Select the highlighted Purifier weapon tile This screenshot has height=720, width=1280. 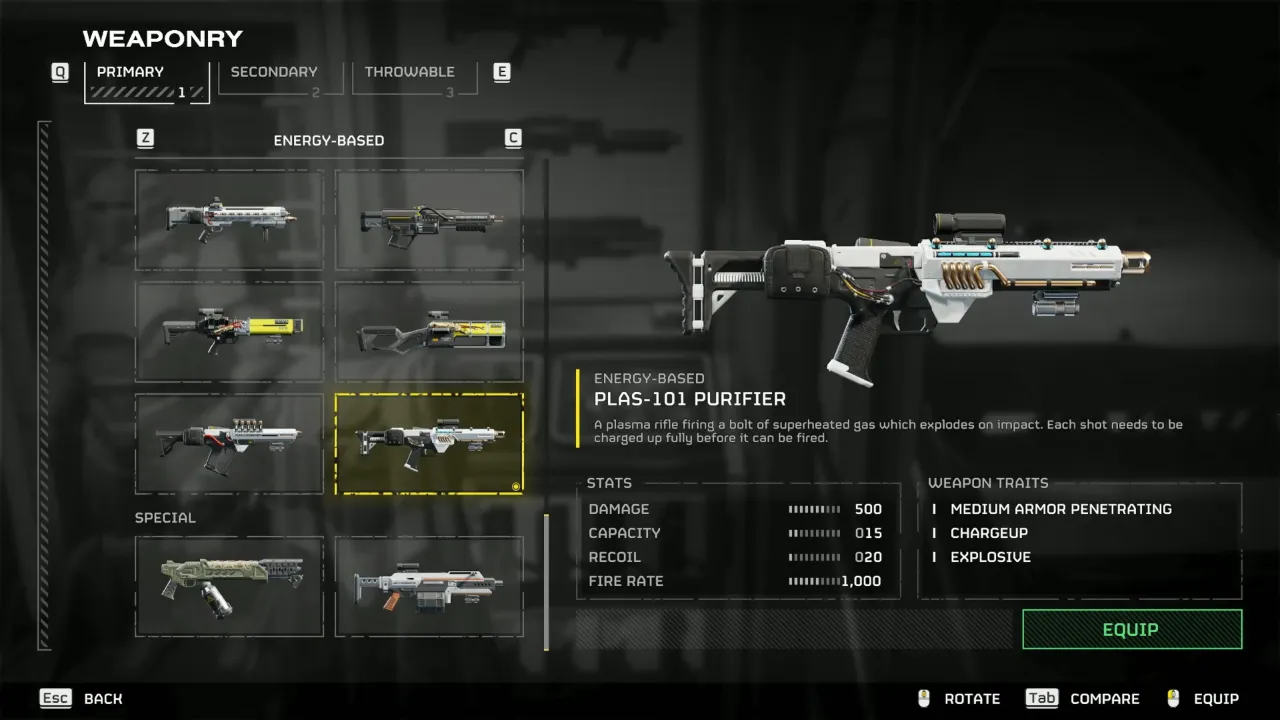[x=429, y=443]
